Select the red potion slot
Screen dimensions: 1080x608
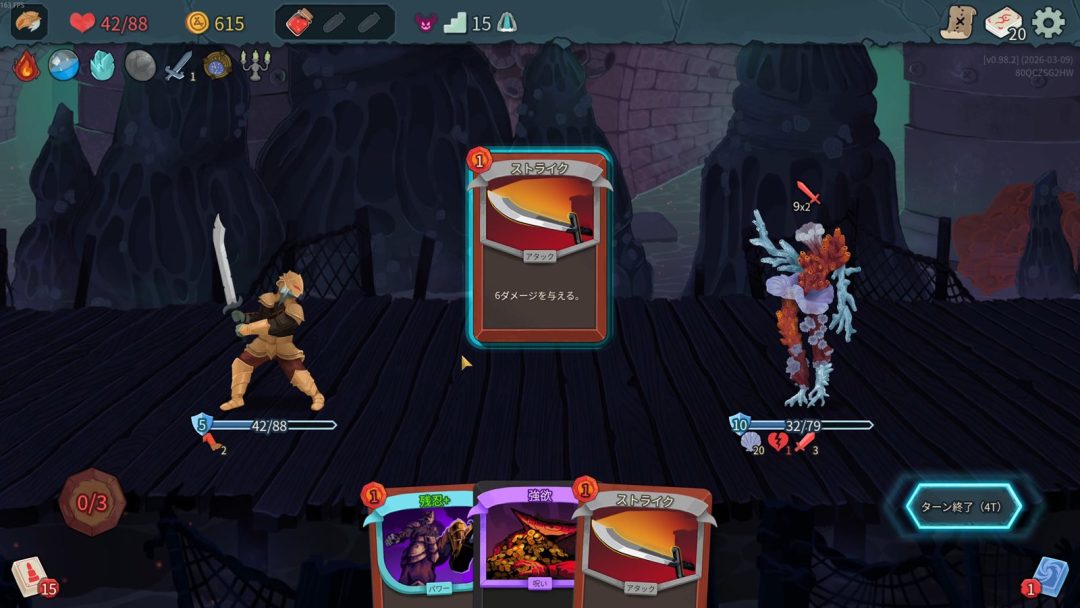pos(299,23)
